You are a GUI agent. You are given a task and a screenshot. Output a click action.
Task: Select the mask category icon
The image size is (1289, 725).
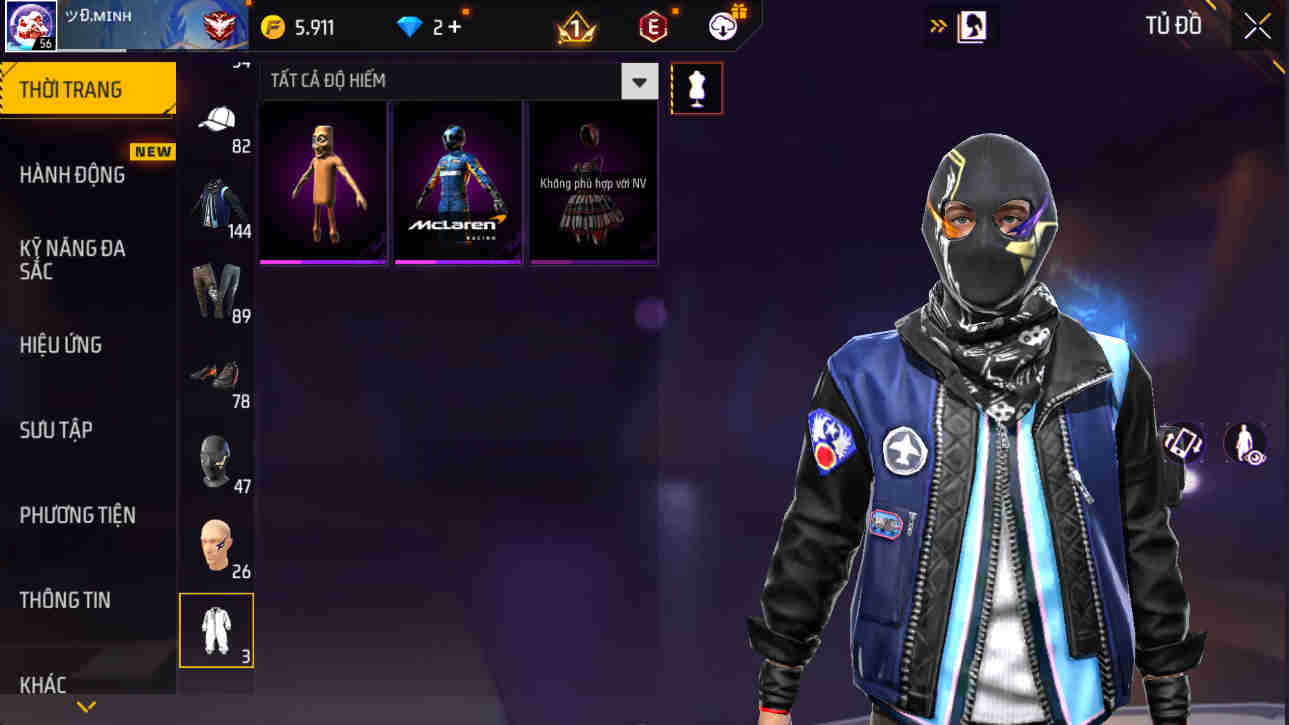[x=216, y=460]
